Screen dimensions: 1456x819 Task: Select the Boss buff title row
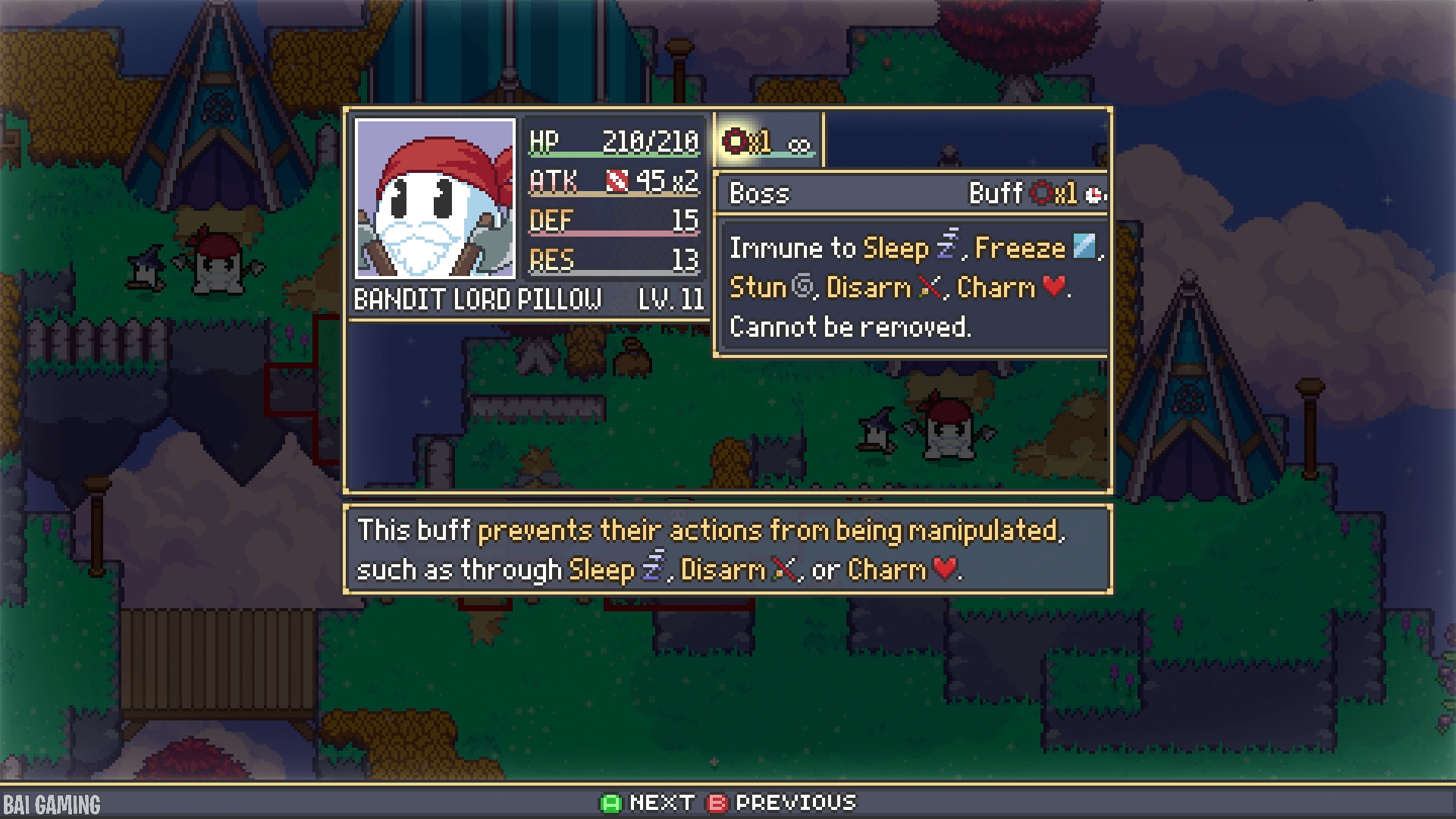click(x=911, y=193)
